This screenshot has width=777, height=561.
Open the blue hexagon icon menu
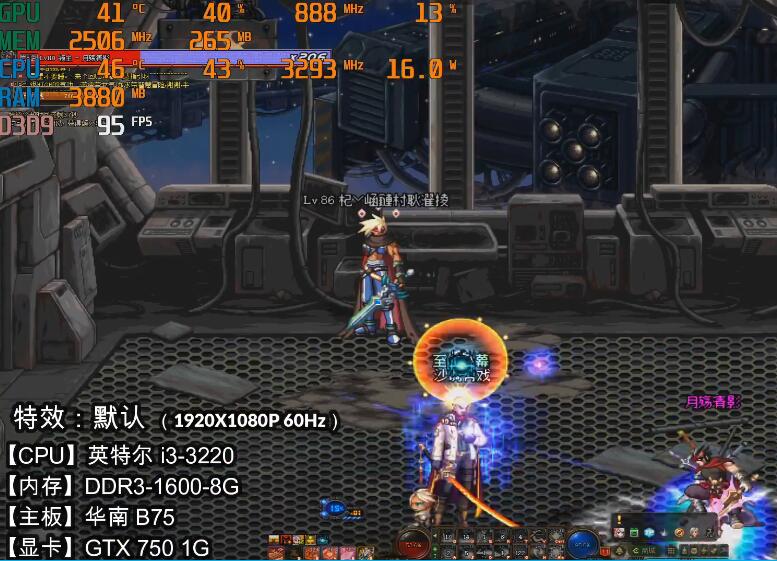(649, 533)
